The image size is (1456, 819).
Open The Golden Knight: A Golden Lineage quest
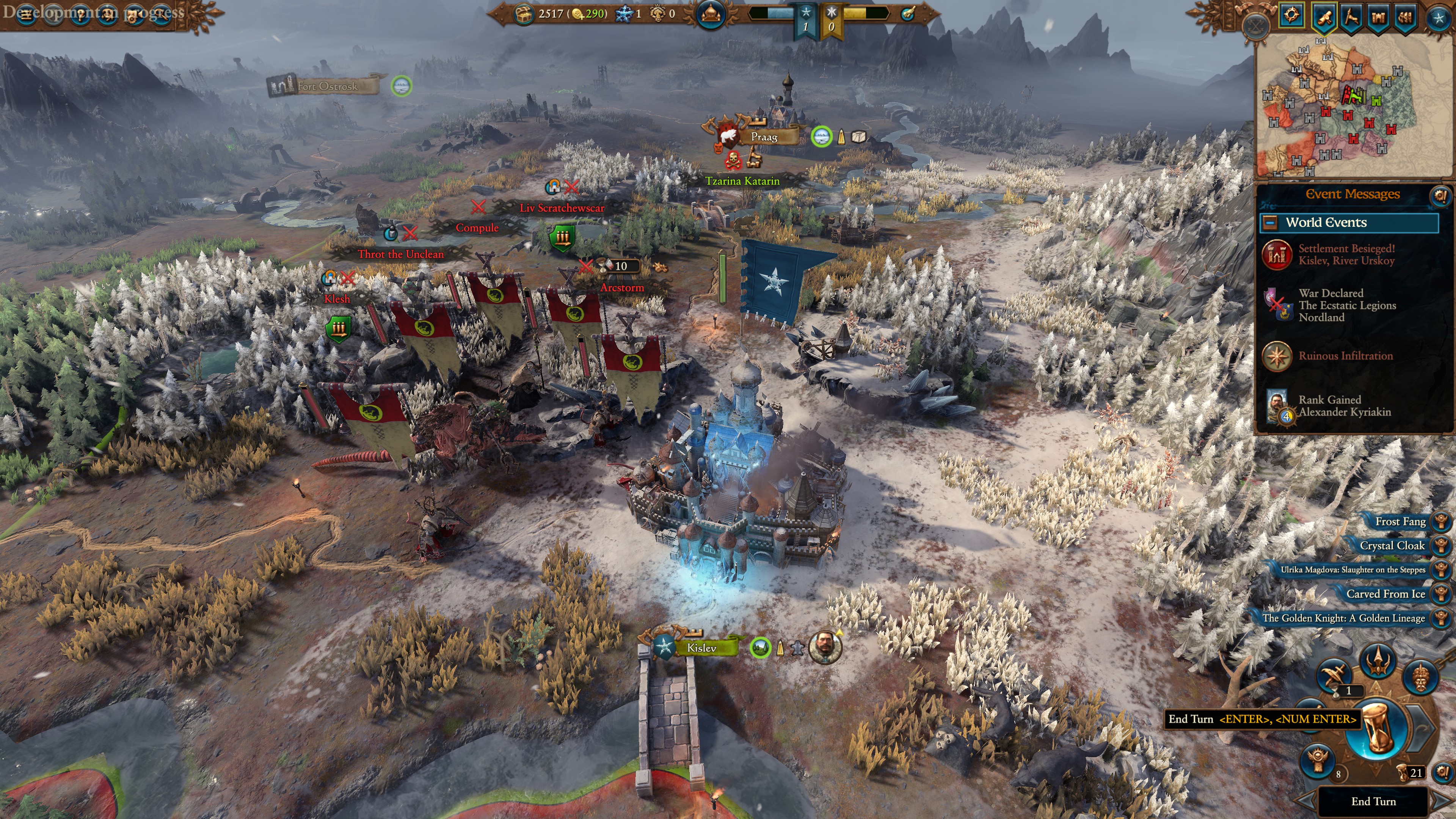coord(1344,618)
